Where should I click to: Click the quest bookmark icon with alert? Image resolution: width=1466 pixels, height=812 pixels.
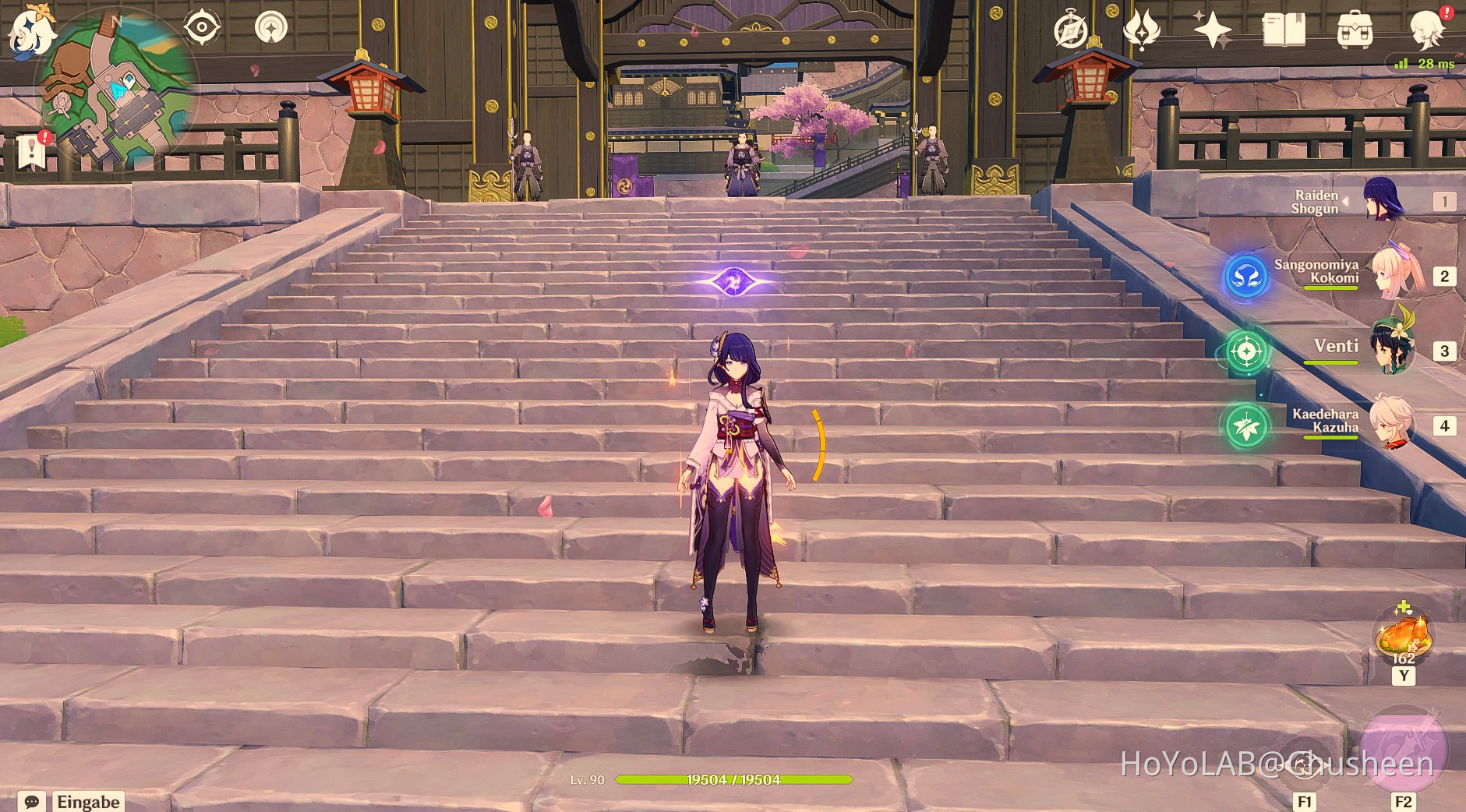(32, 150)
